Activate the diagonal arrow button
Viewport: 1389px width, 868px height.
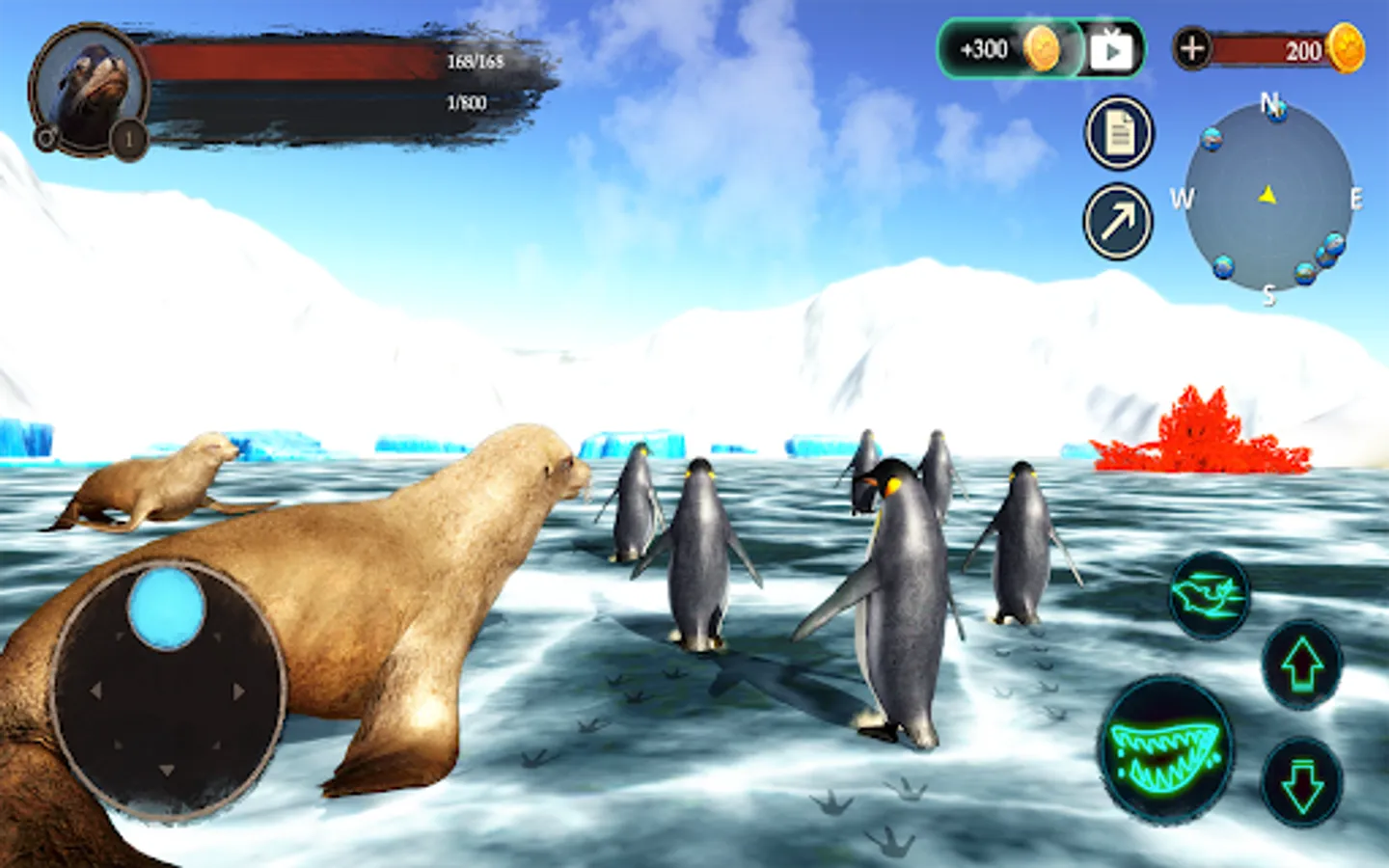[x=1119, y=223]
